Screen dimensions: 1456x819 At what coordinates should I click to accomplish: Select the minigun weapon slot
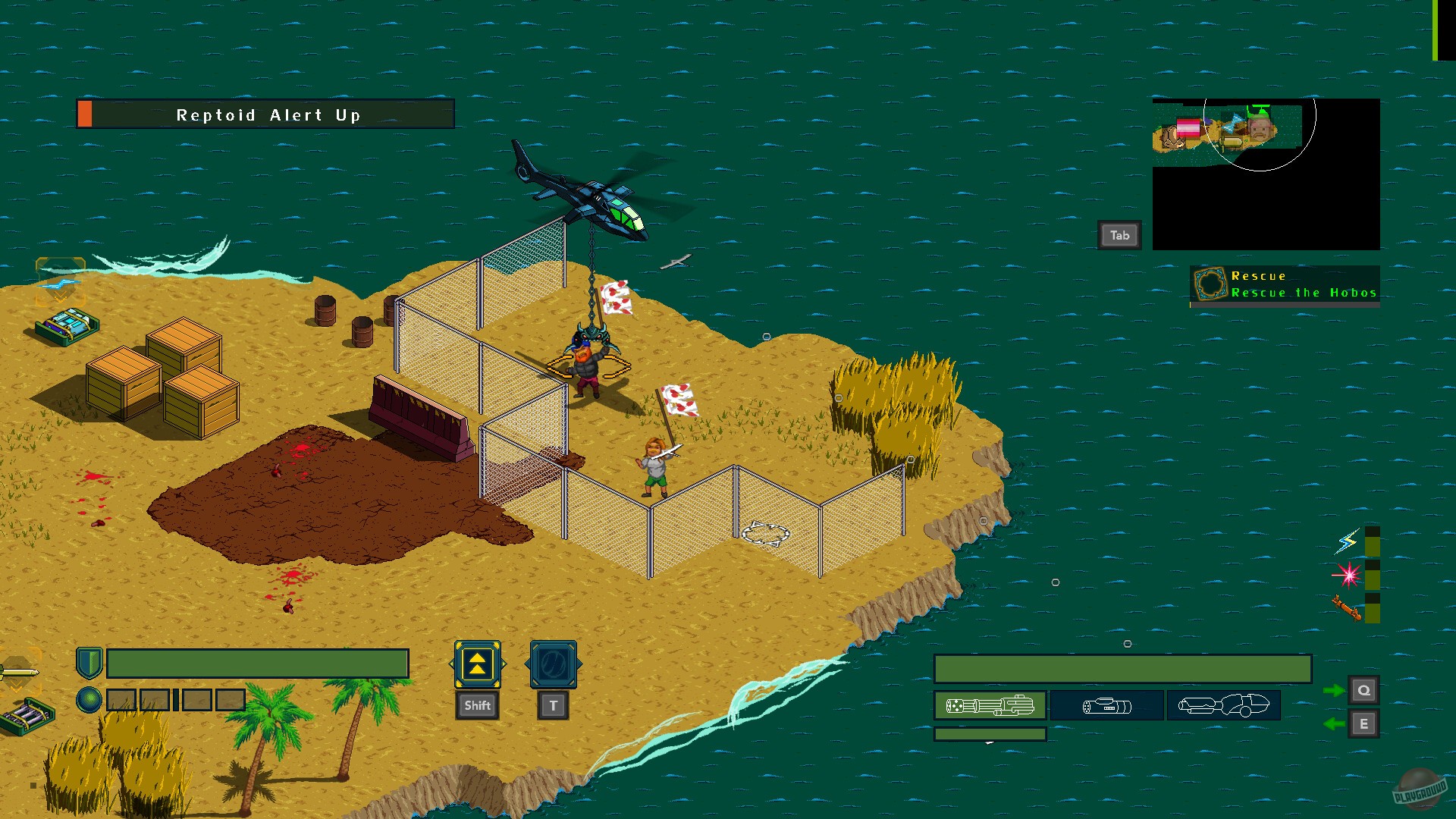(990, 705)
